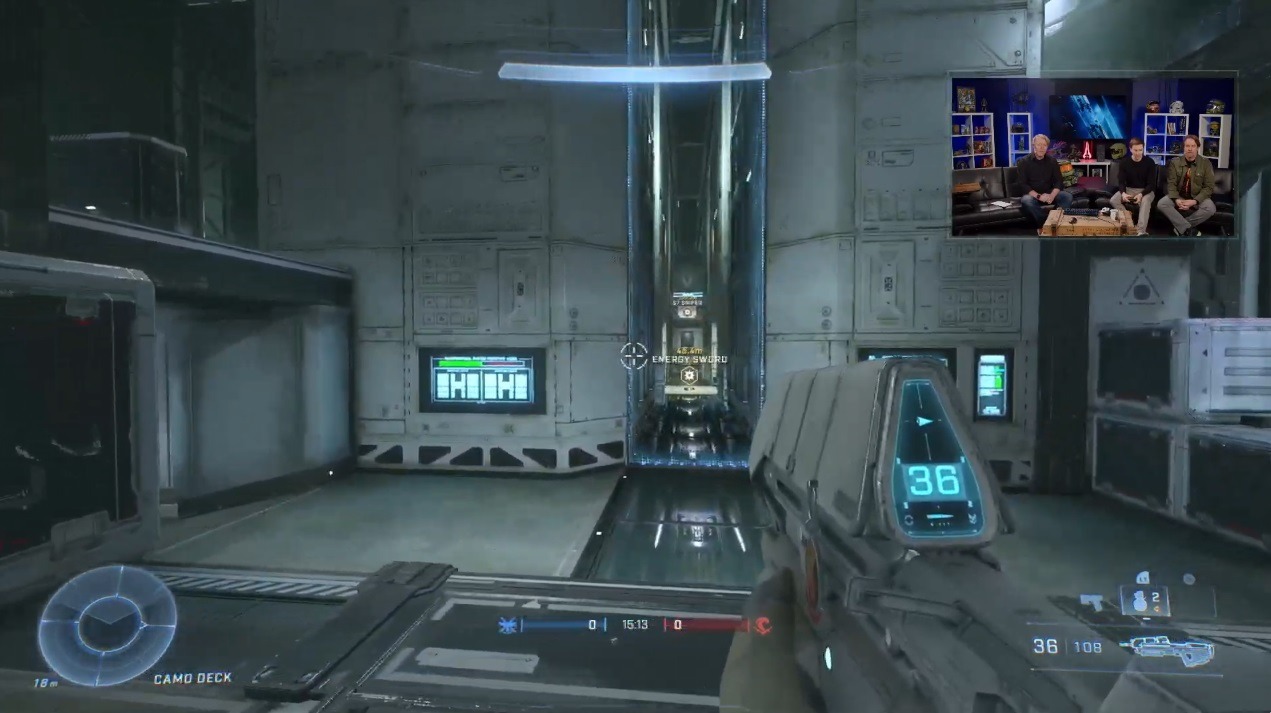Viewport: 1271px width, 713px height.
Task: Click the red team emblem
Action: click(x=762, y=625)
